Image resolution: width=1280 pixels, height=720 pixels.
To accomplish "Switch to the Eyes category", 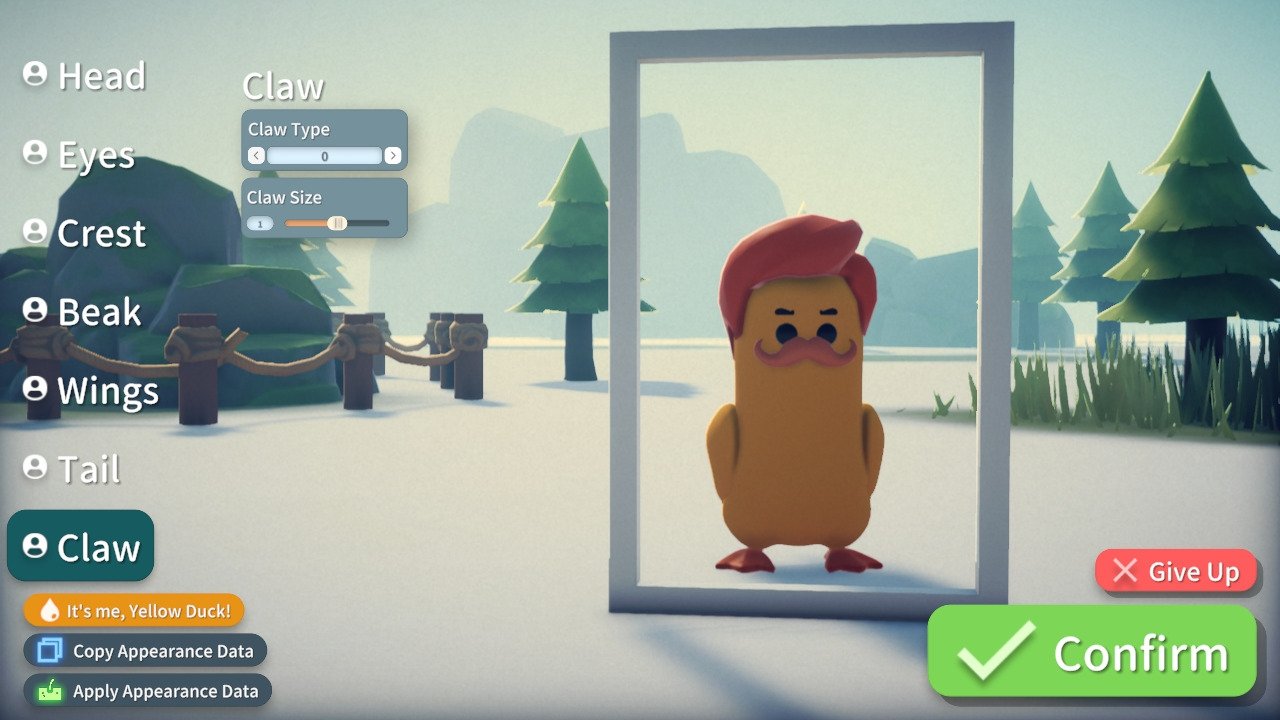I will (80, 155).
